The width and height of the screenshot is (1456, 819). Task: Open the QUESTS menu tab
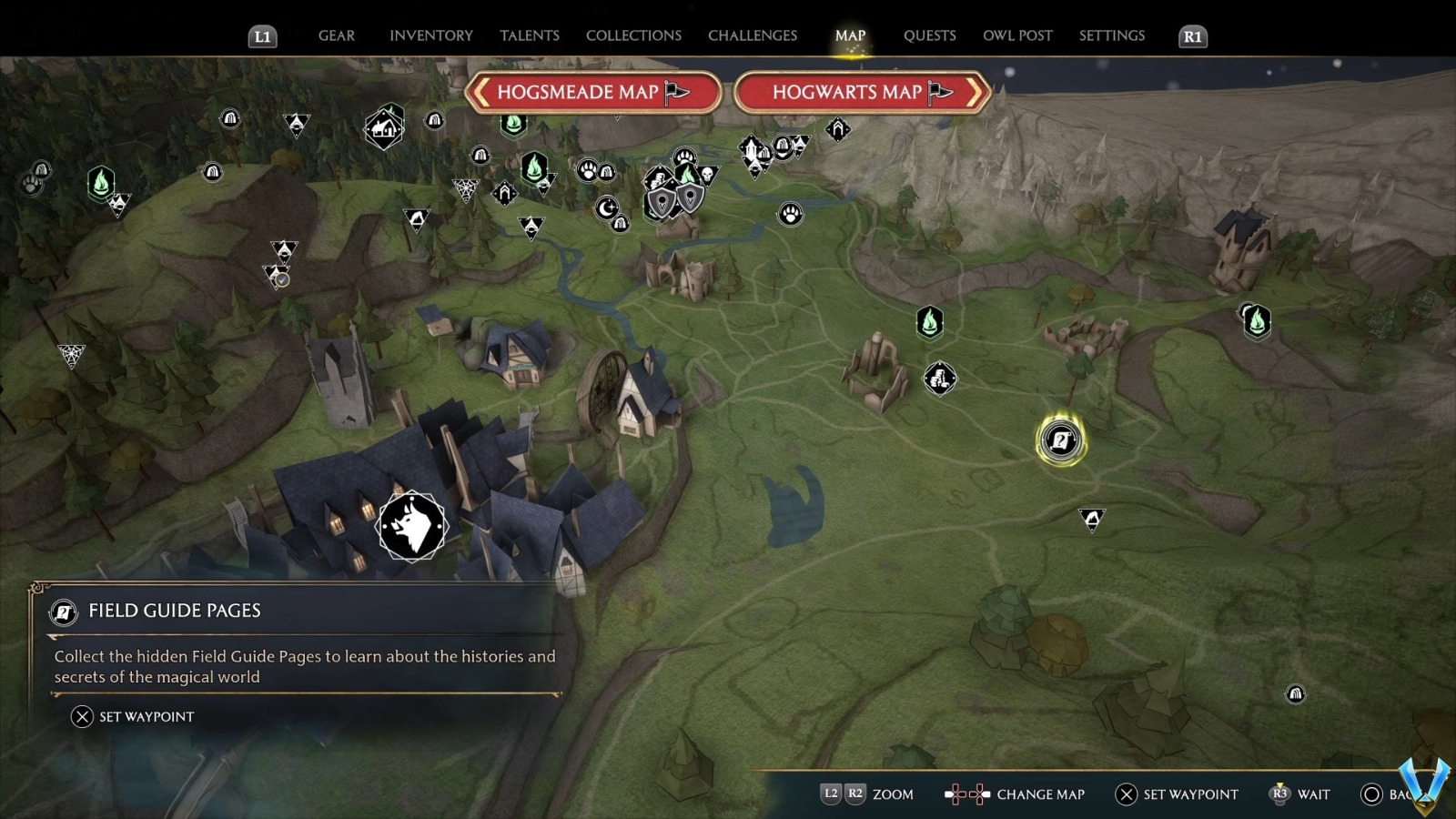(x=929, y=35)
